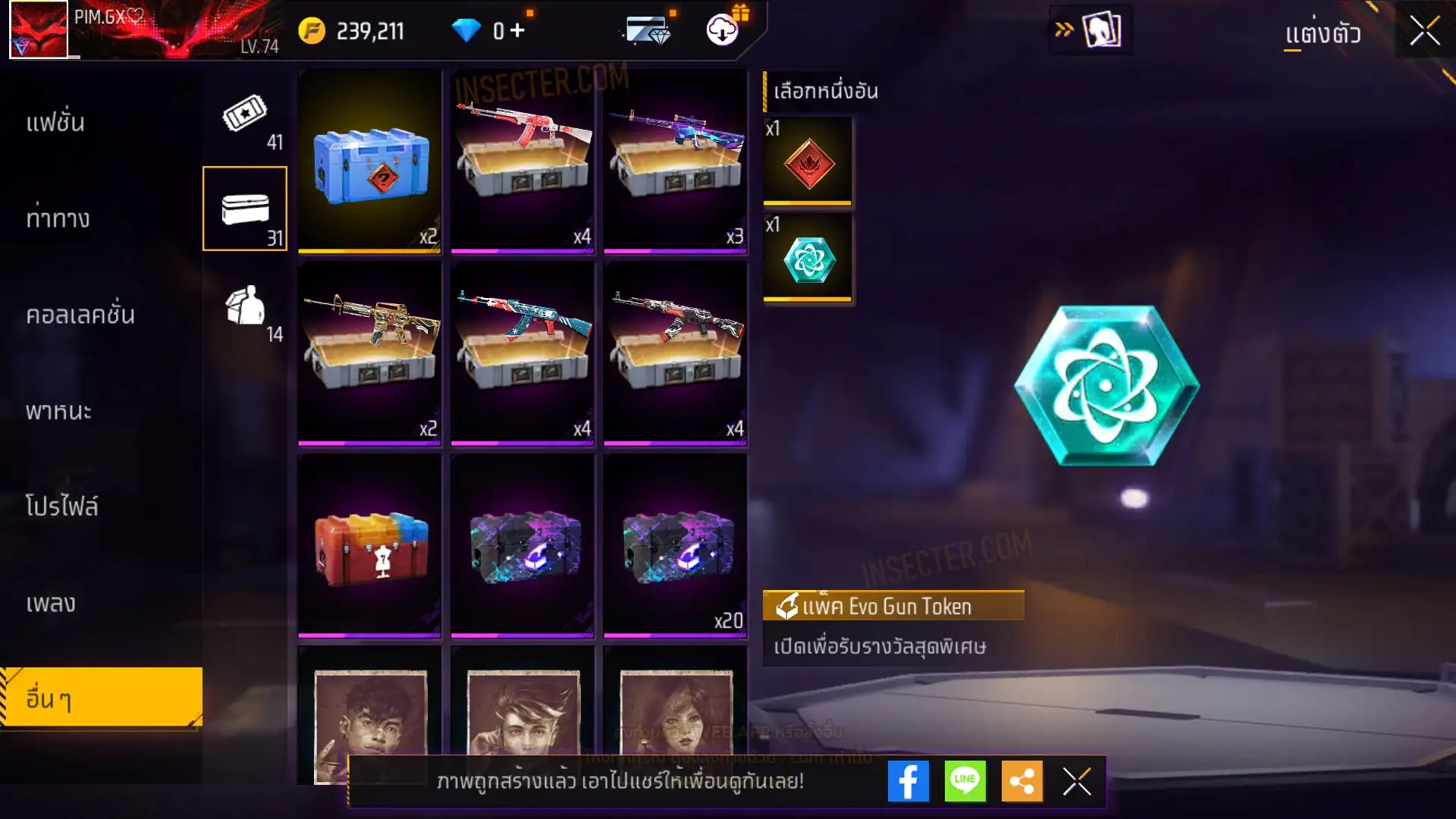Choose the gold M4 weapon box slot
Image resolution: width=1456 pixels, height=819 pixels.
(370, 353)
